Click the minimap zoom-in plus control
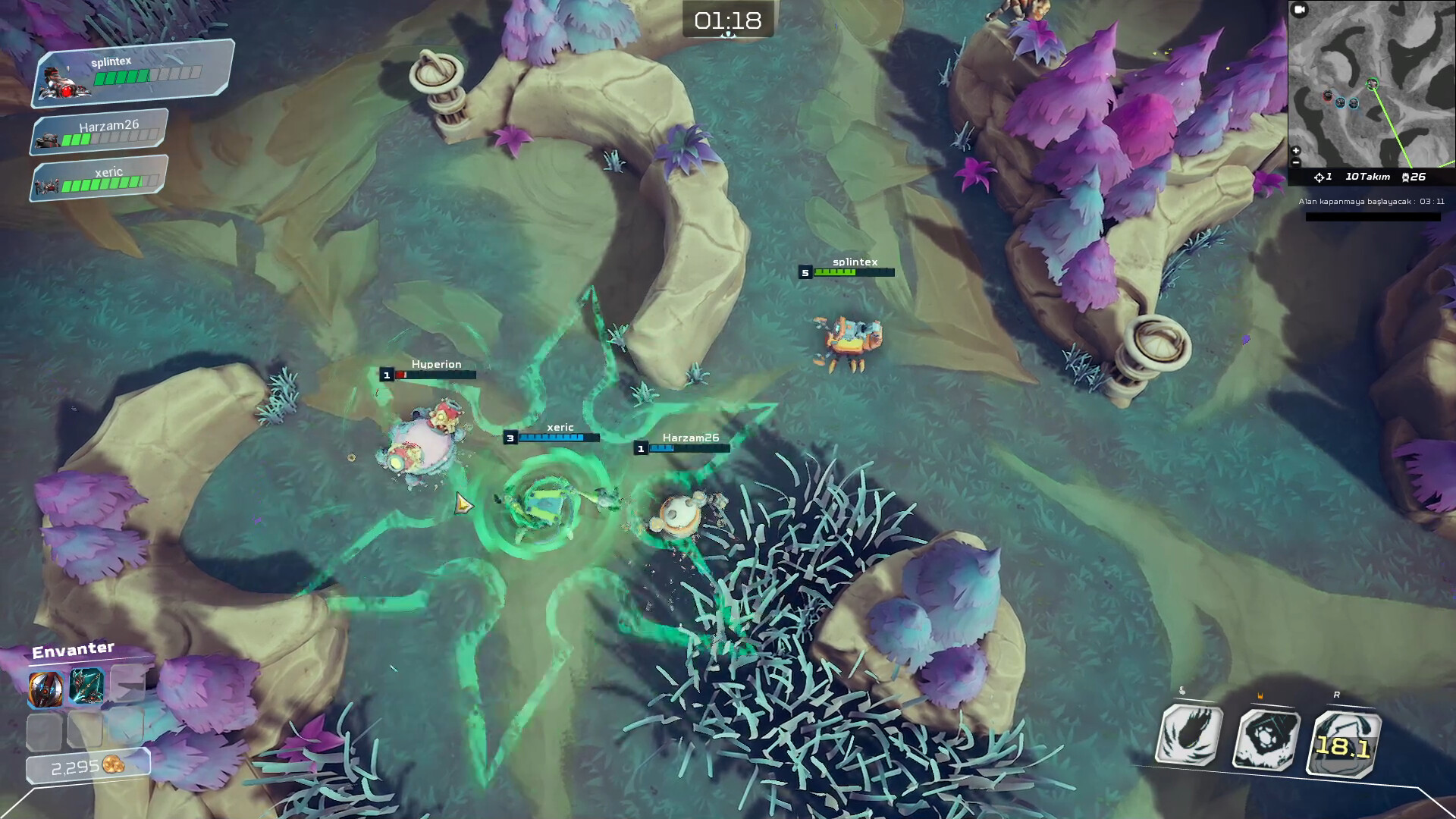Viewport: 1456px width, 819px height. [1294, 150]
